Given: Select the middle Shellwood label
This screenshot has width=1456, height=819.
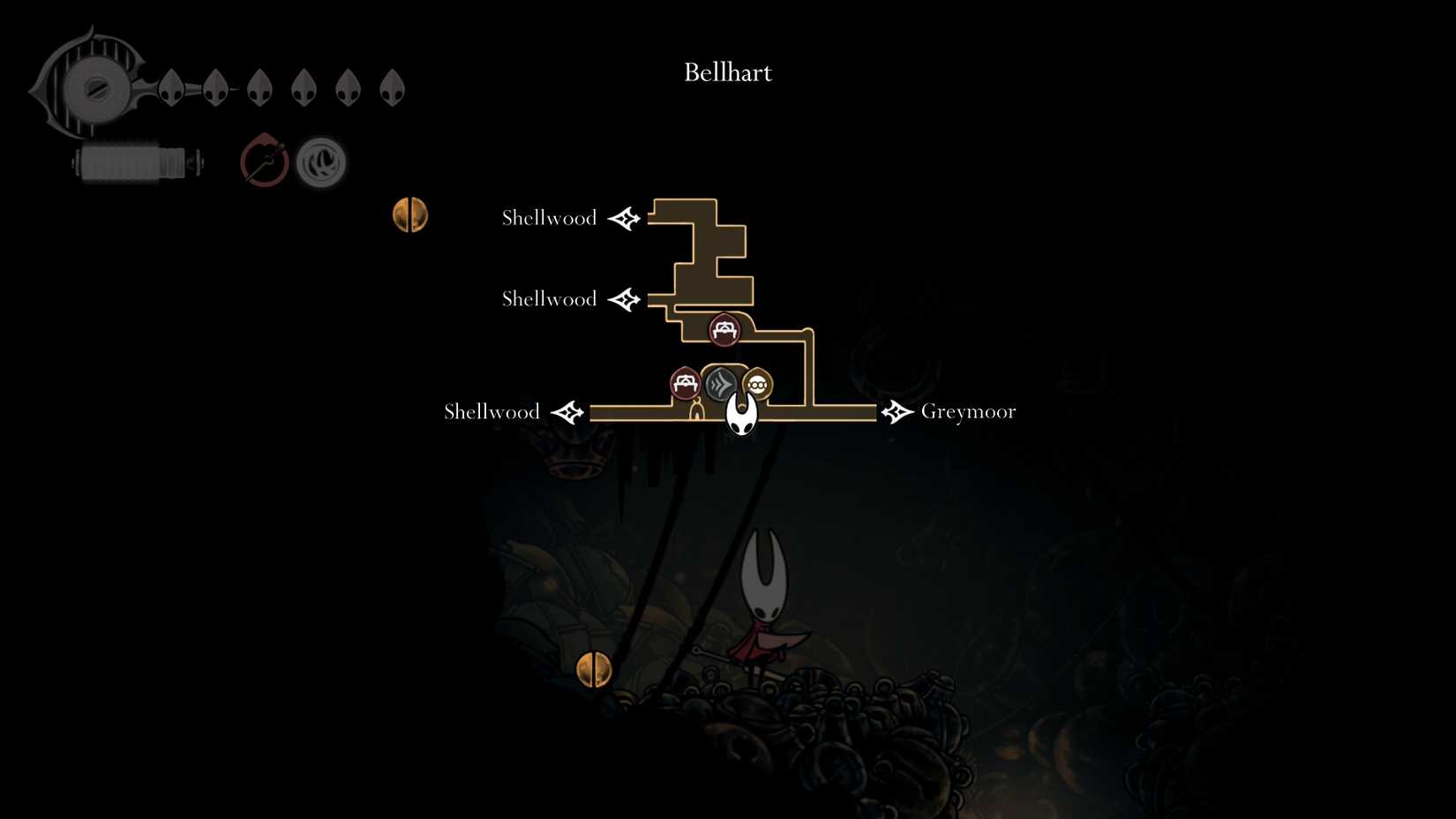Looking at the screenshot, I should 548,299.
